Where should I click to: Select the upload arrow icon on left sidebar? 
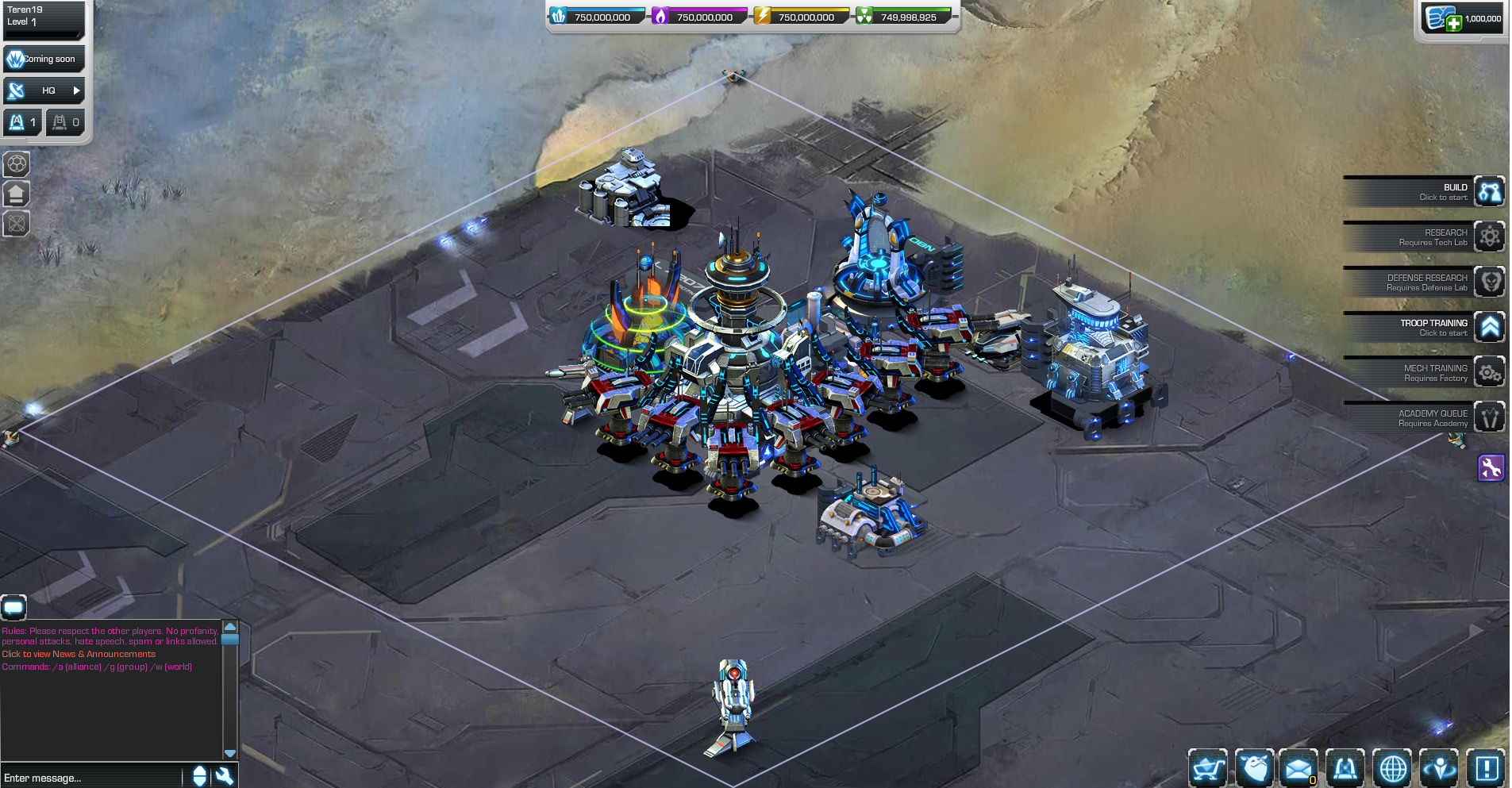[x=17, y=194]
